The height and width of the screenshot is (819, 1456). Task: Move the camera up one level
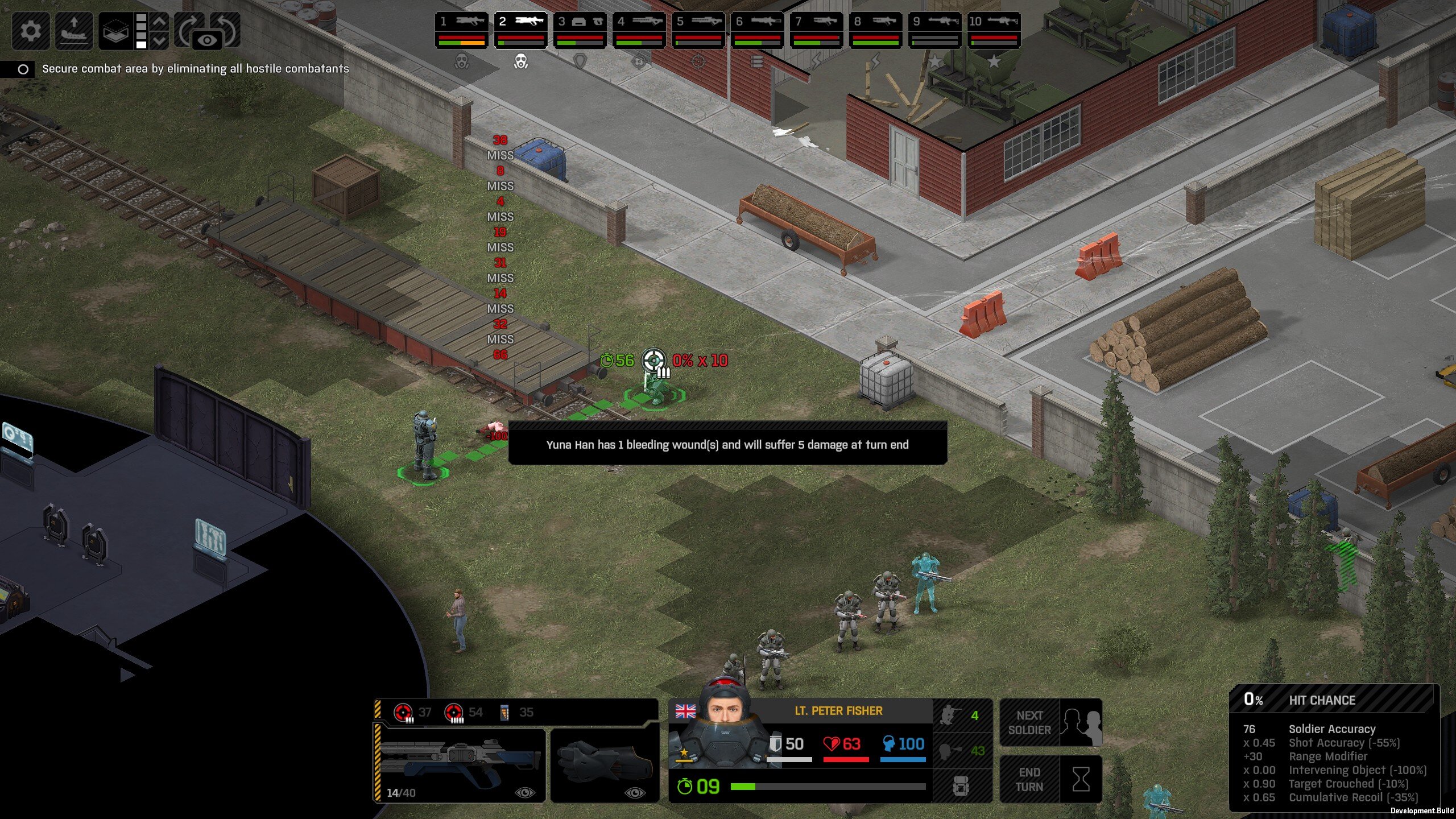pyautogui.click(x=160, y=22)
